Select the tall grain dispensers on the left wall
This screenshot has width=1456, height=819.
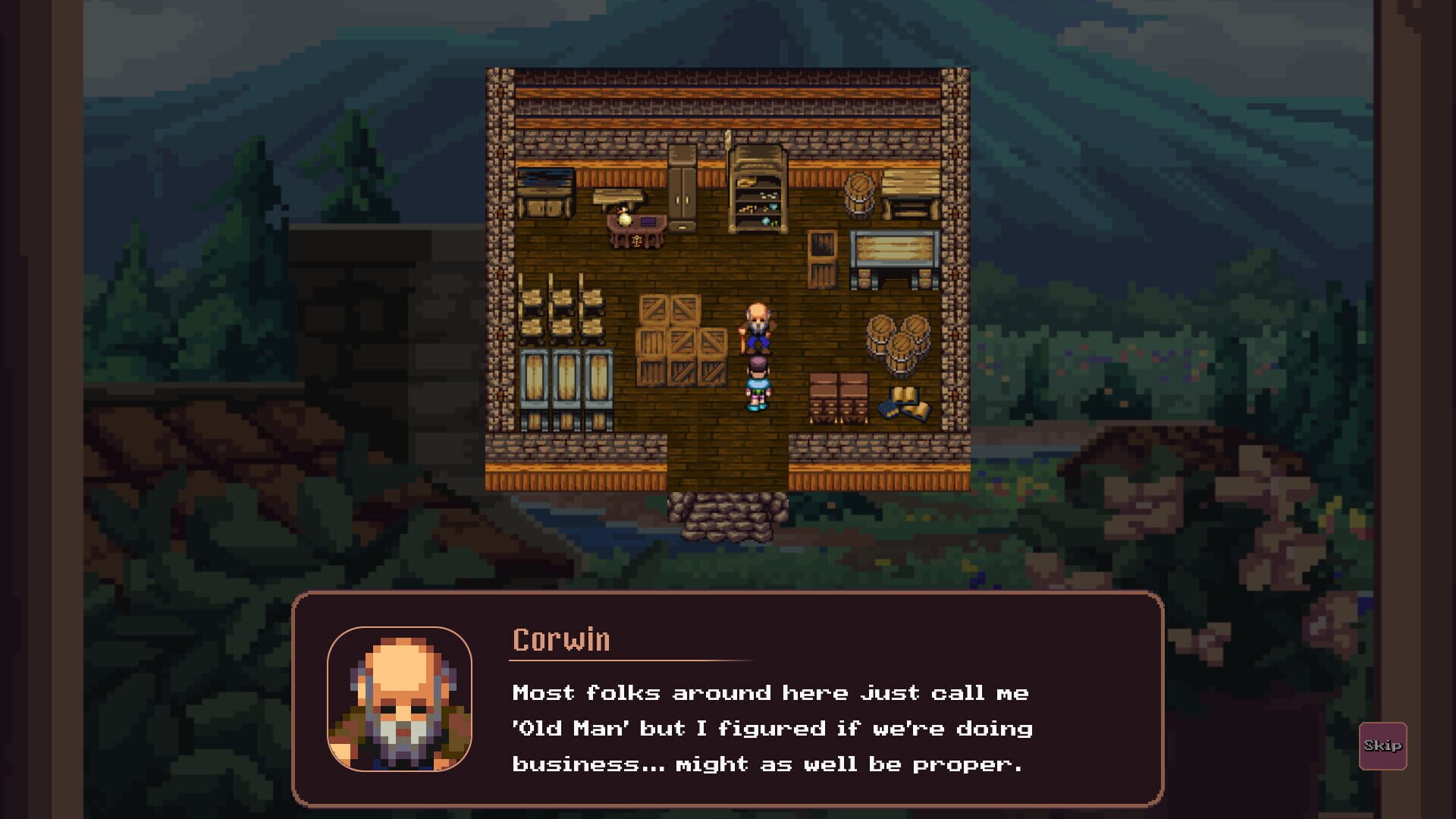pos(563,383)
